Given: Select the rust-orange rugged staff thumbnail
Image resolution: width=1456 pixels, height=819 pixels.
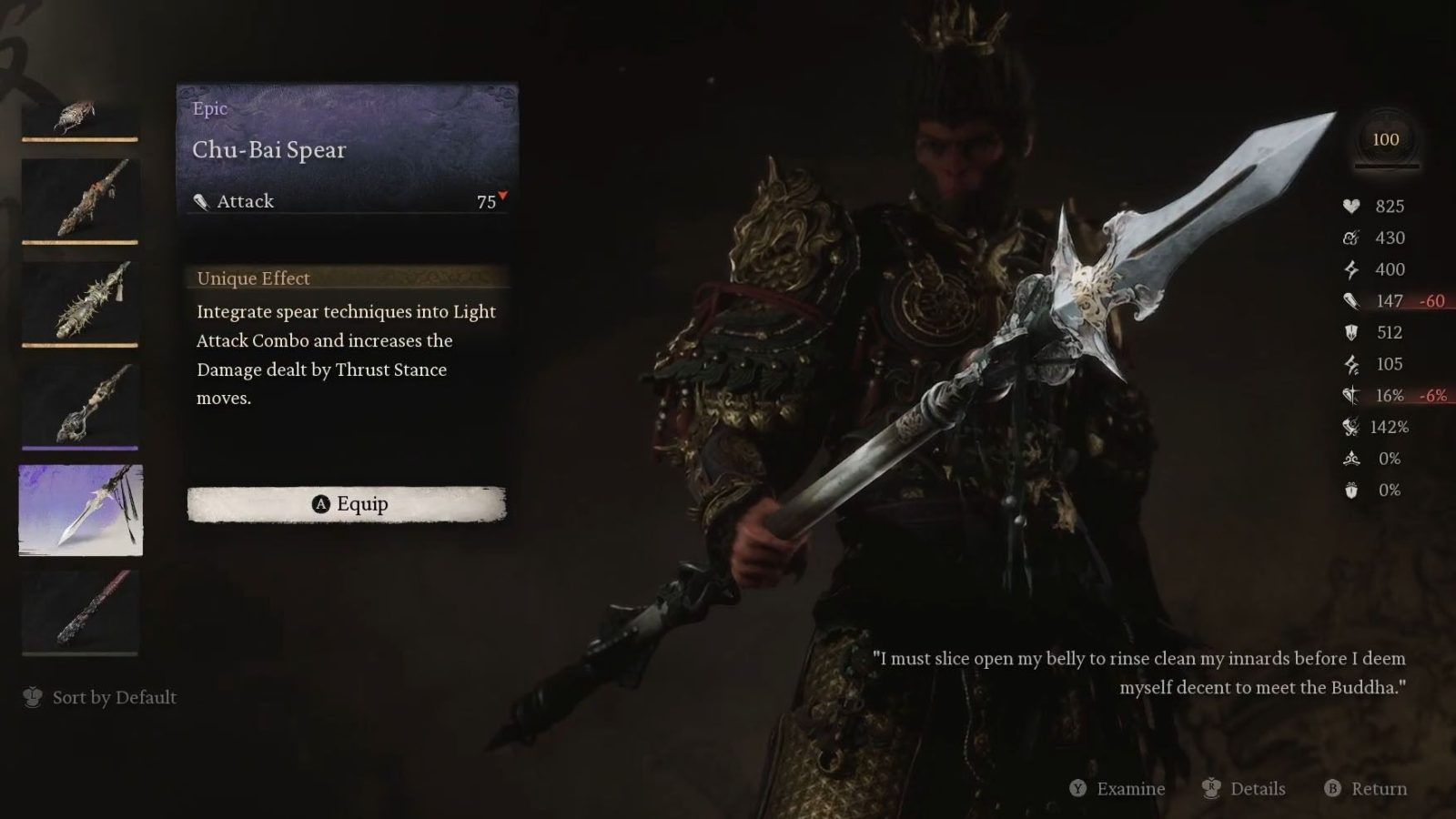Looking at the screenshot, I should pyautogui.click(x=80, y=200).
